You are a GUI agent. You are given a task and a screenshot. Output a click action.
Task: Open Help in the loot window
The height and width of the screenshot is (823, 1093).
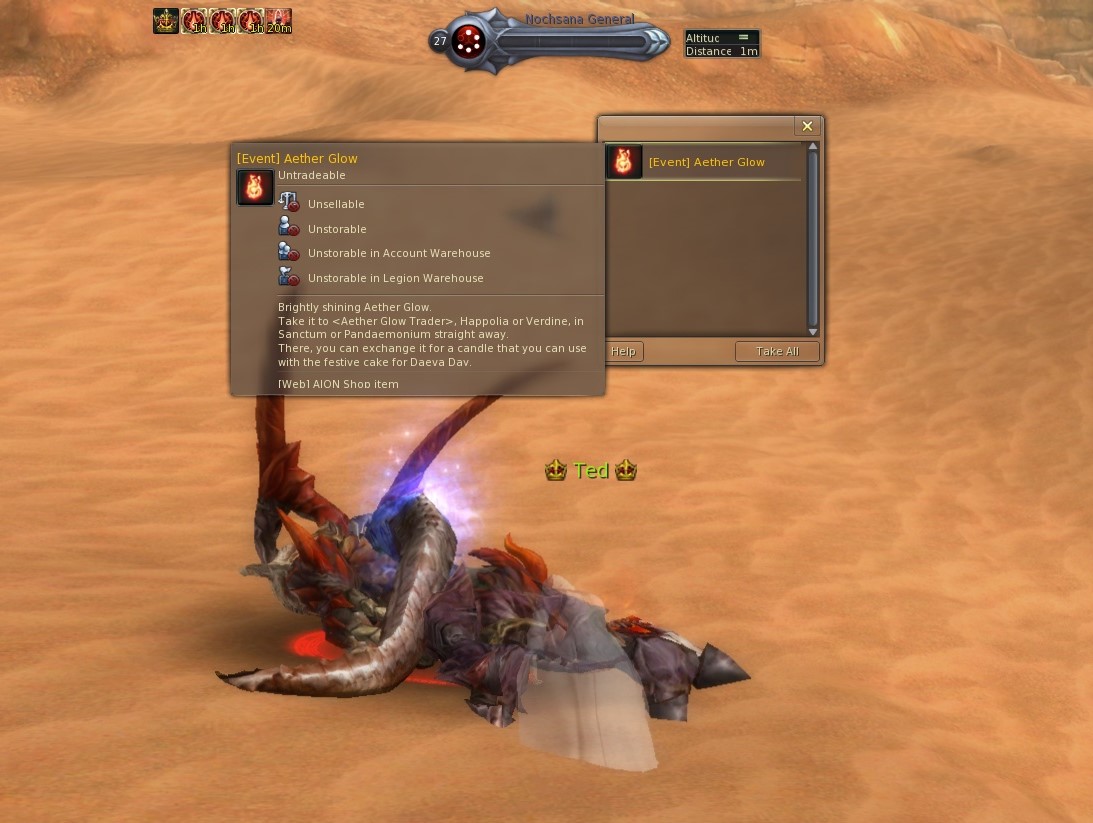(624, 351)
